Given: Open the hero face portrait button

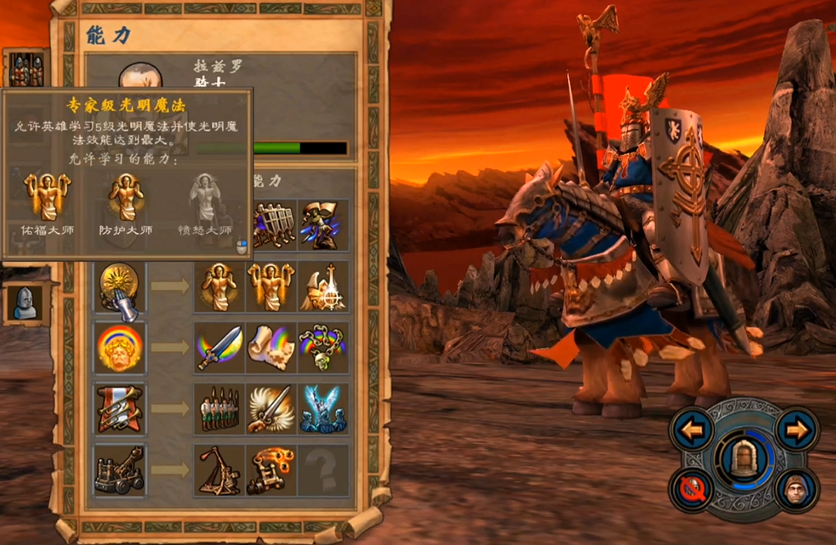Looking at the screenshot, I should coord(795,490).
